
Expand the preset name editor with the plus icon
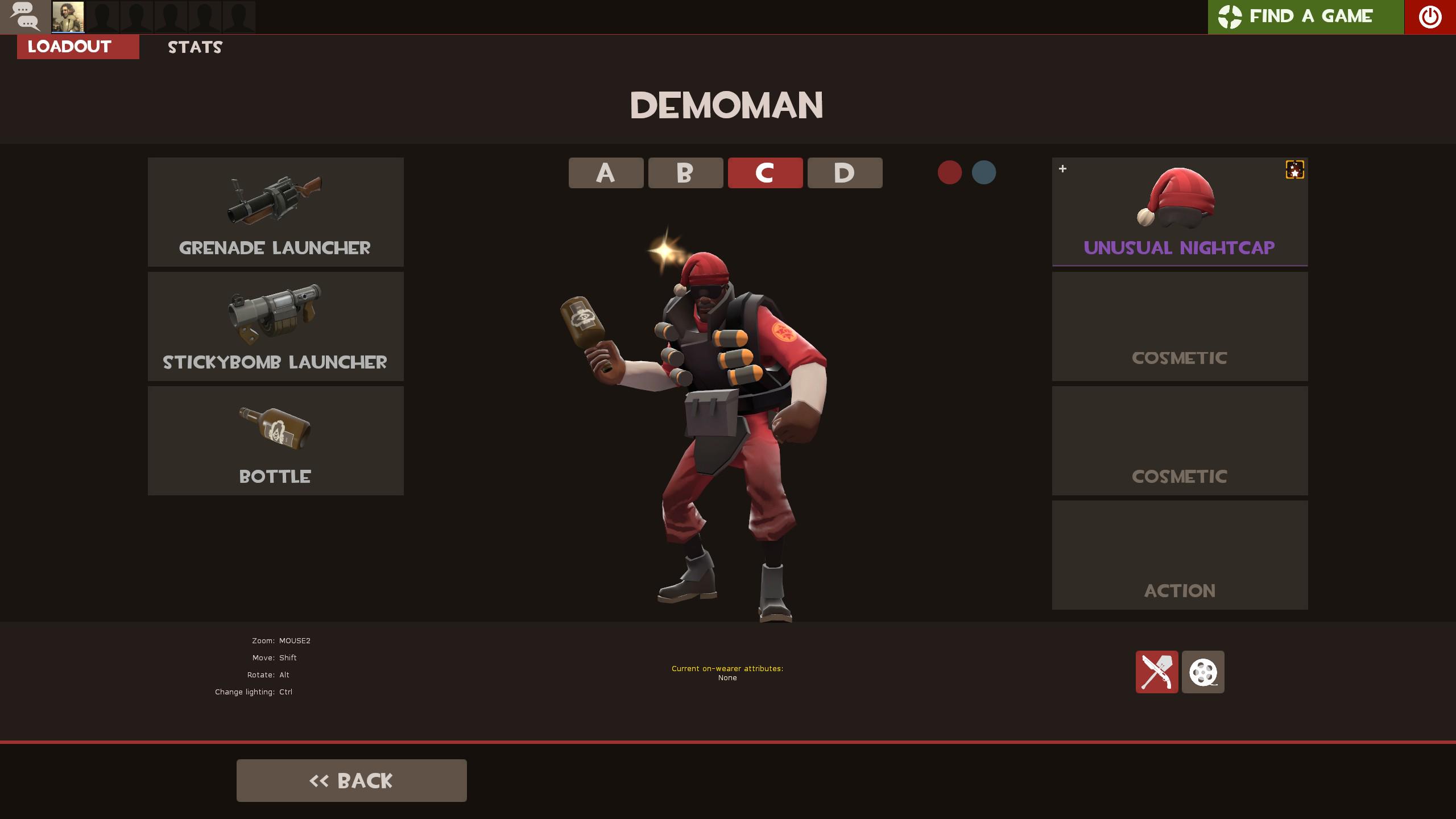coord(1062,168)
